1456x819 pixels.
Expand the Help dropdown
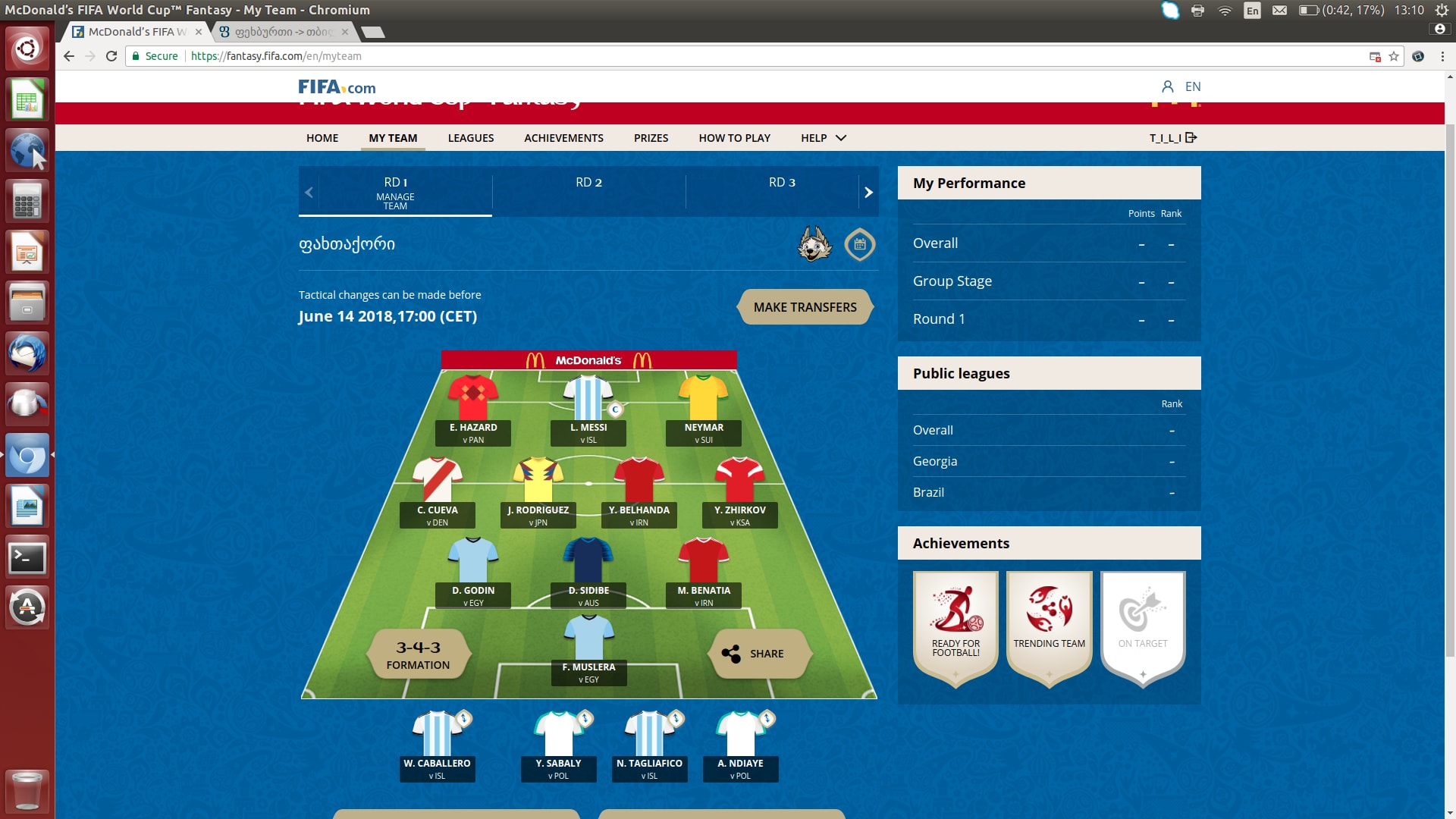[823, 138]
